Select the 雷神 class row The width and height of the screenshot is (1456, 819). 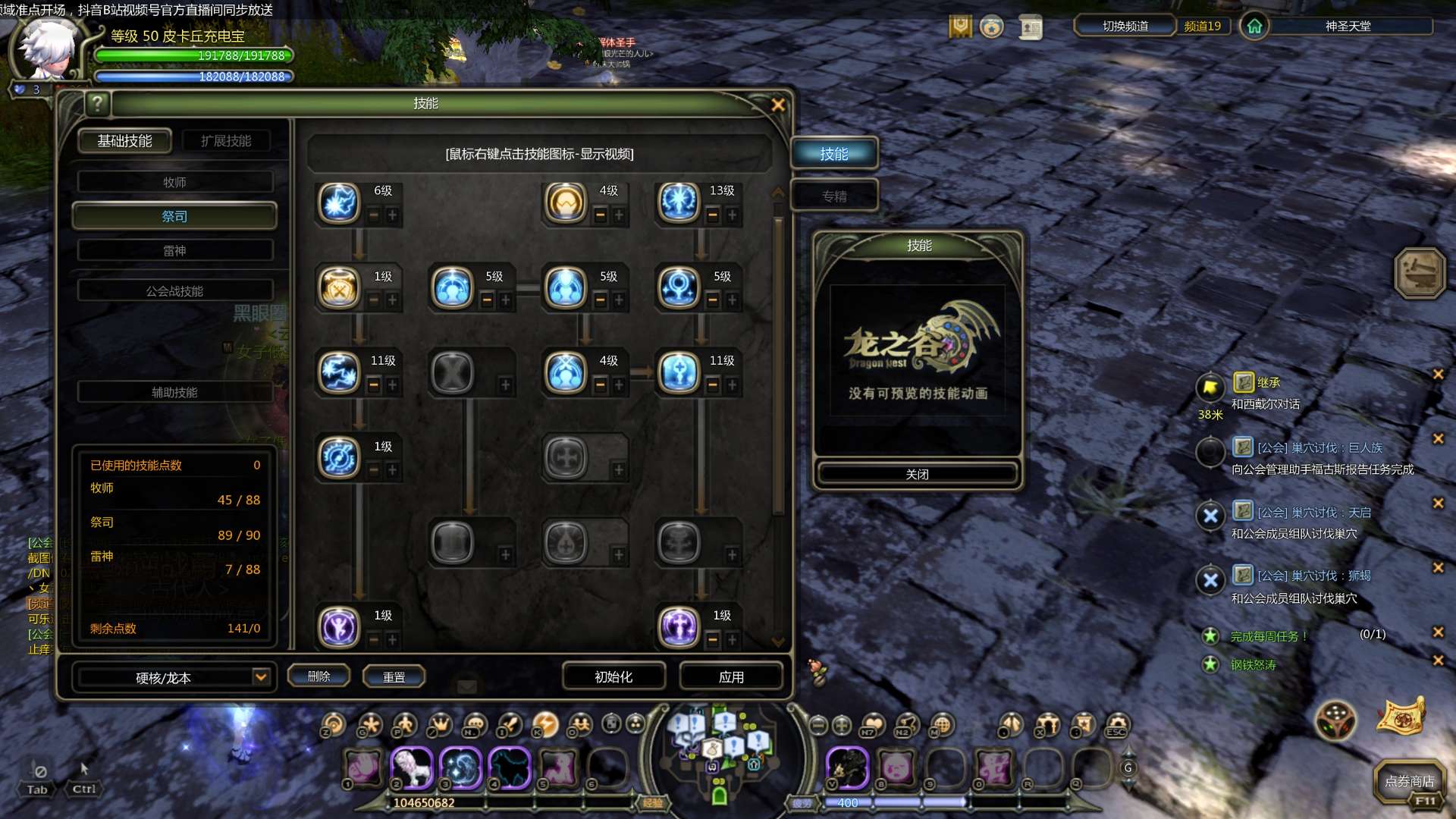coord(174,250)
